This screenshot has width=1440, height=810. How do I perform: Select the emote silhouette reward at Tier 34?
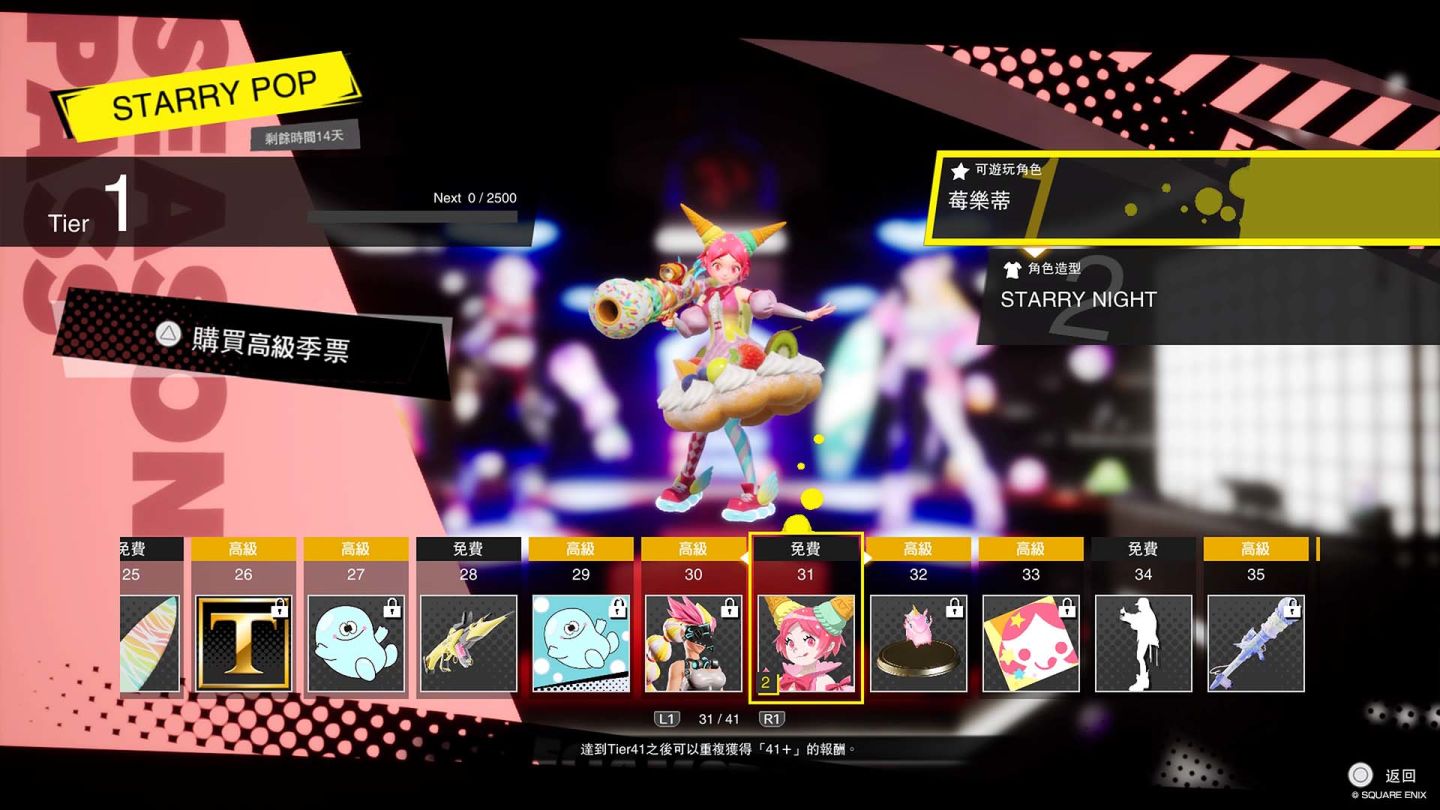1143,643
